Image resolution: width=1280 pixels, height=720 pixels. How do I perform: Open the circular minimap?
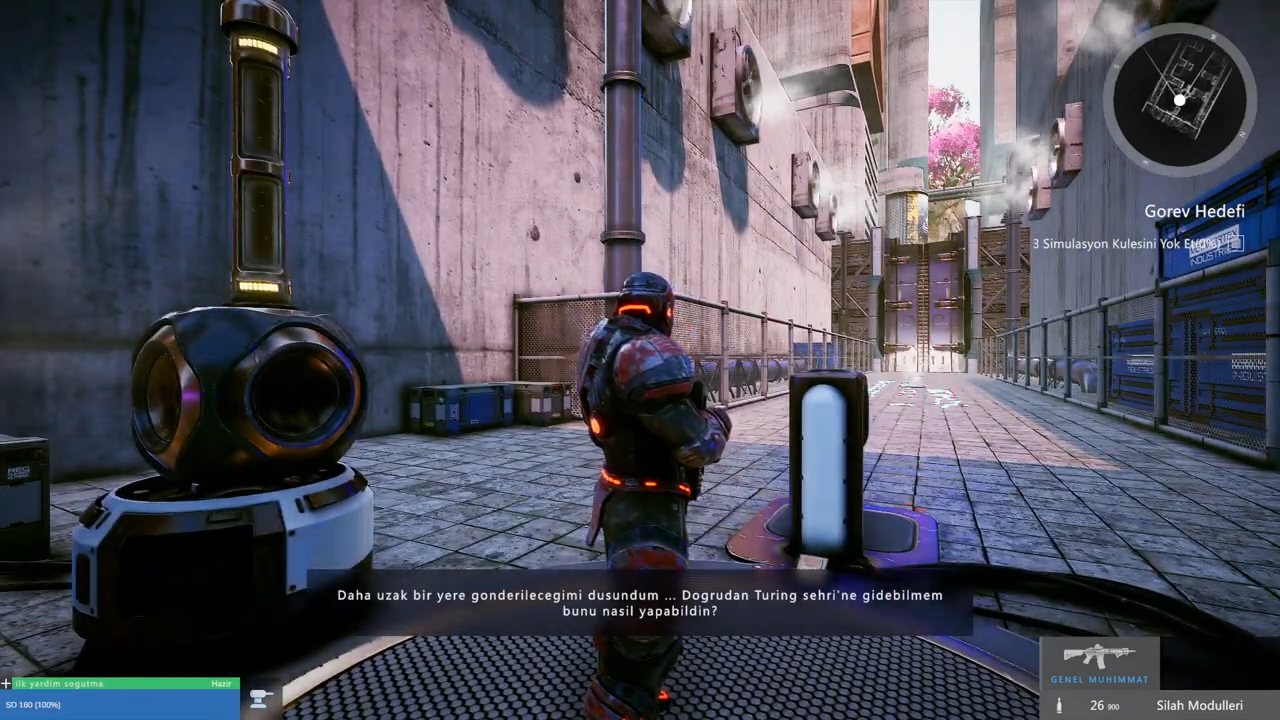[x=1180, y=98]
